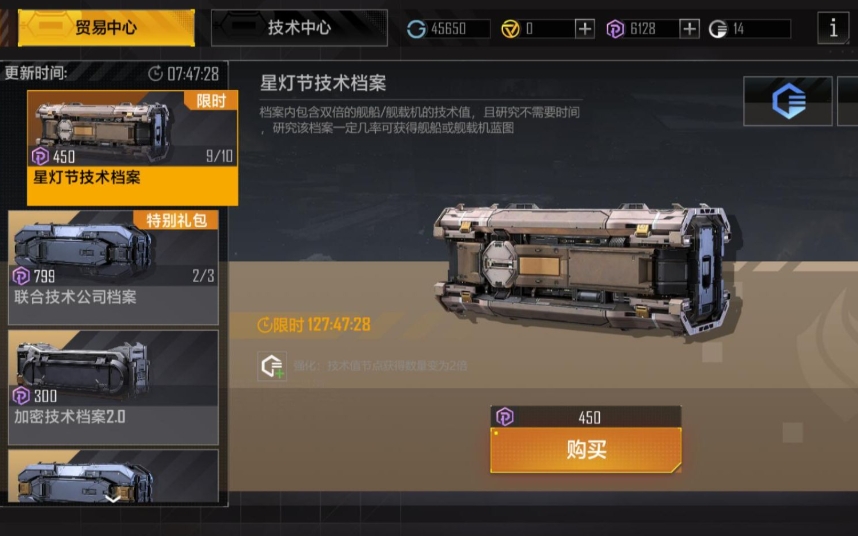This screenshot has height=536, width=858.
Task: Add more gold triangle currency
Action: pos(585,29)
